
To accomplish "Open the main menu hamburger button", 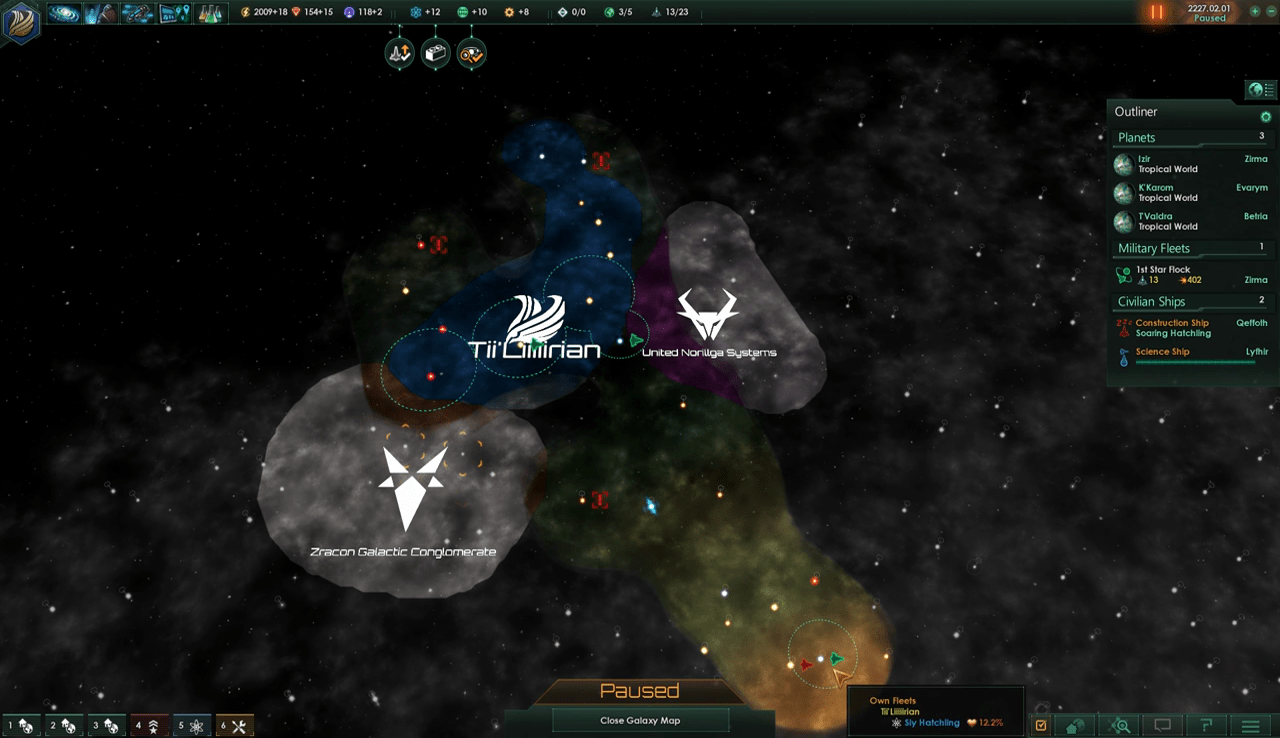I will point(1250,726).
